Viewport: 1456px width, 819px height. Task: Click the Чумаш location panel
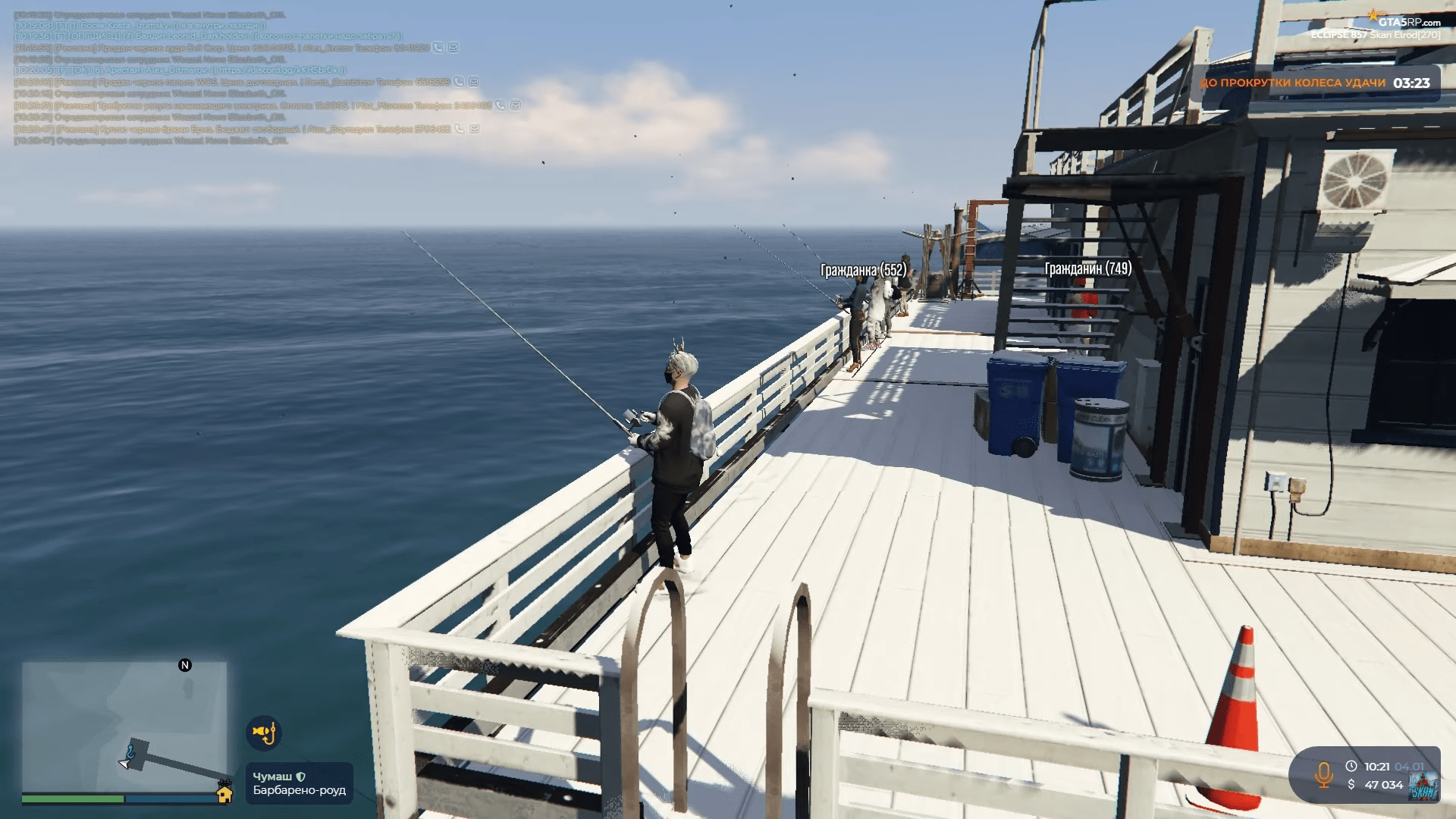299,783
